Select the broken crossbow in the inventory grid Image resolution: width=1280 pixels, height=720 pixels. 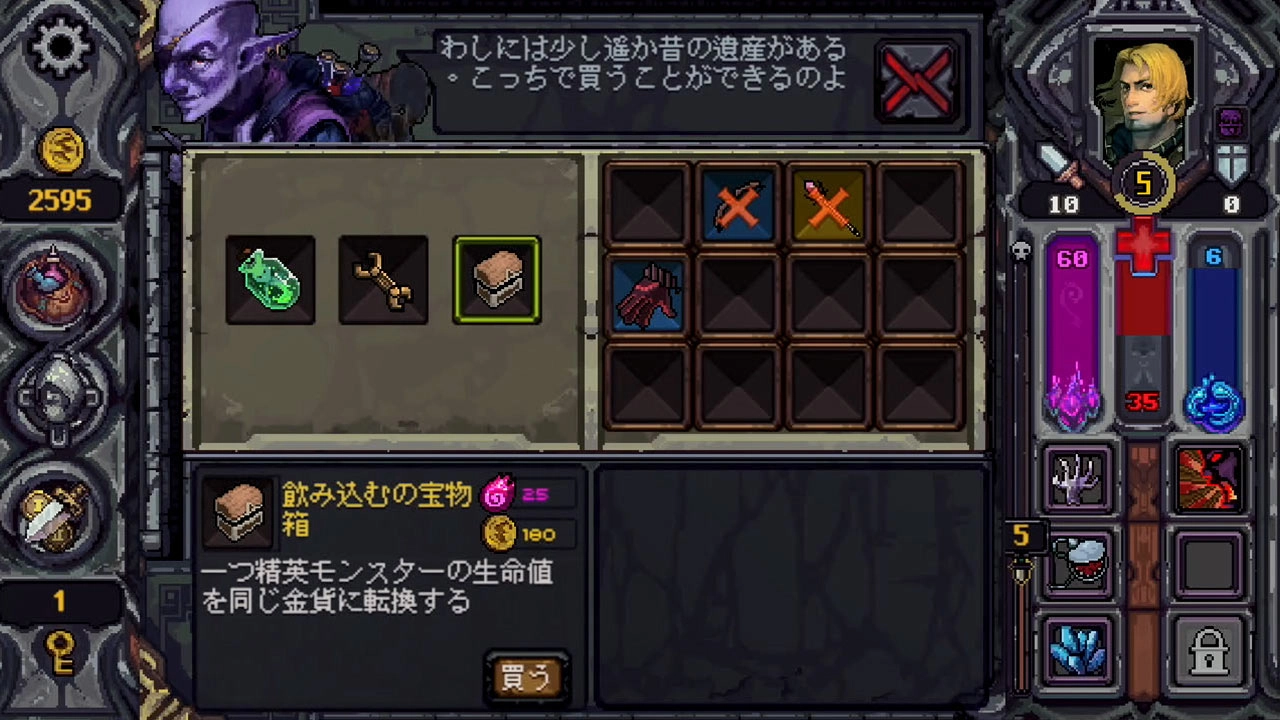[x=737, y=205]
